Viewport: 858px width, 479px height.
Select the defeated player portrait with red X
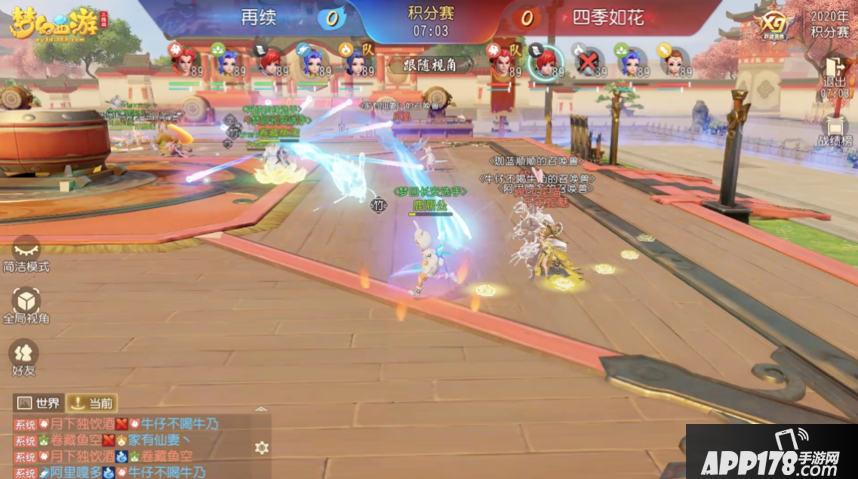click(589, 60)
